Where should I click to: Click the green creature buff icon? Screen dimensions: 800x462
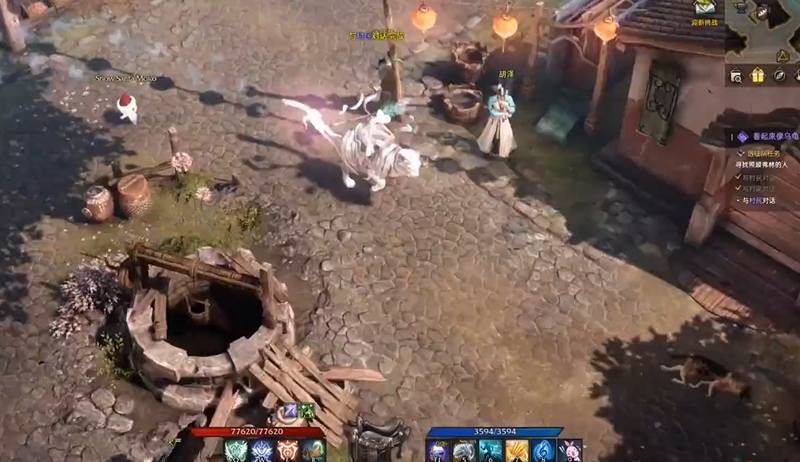308,411
